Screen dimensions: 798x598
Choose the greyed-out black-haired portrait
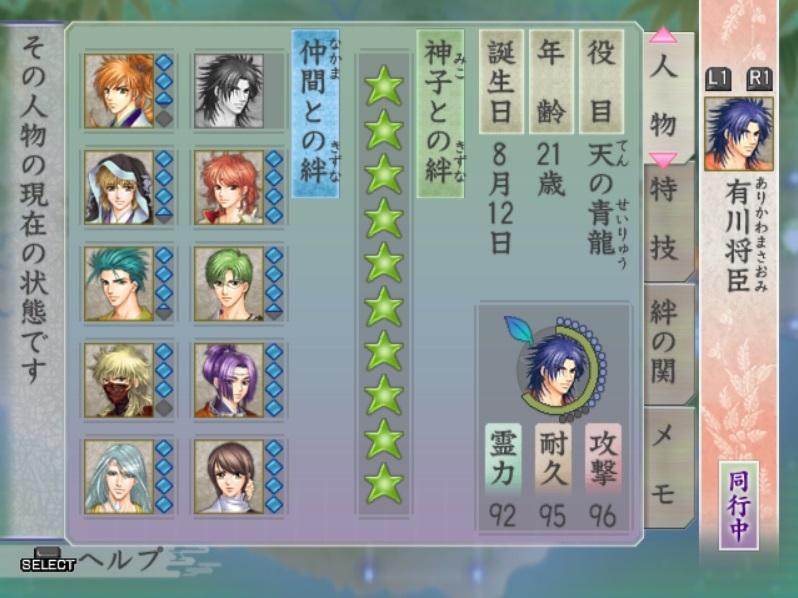pyautogui.click(x=229, y=89)
